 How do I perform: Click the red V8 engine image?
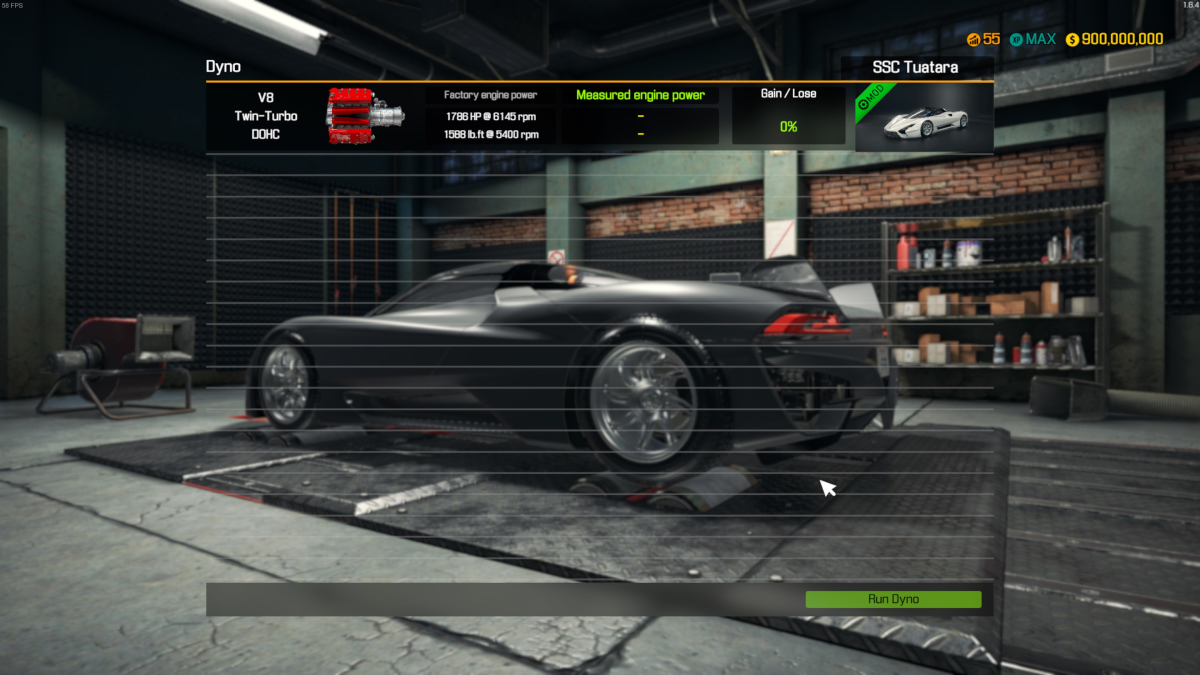pyautogui.click(x=365, y=116)
